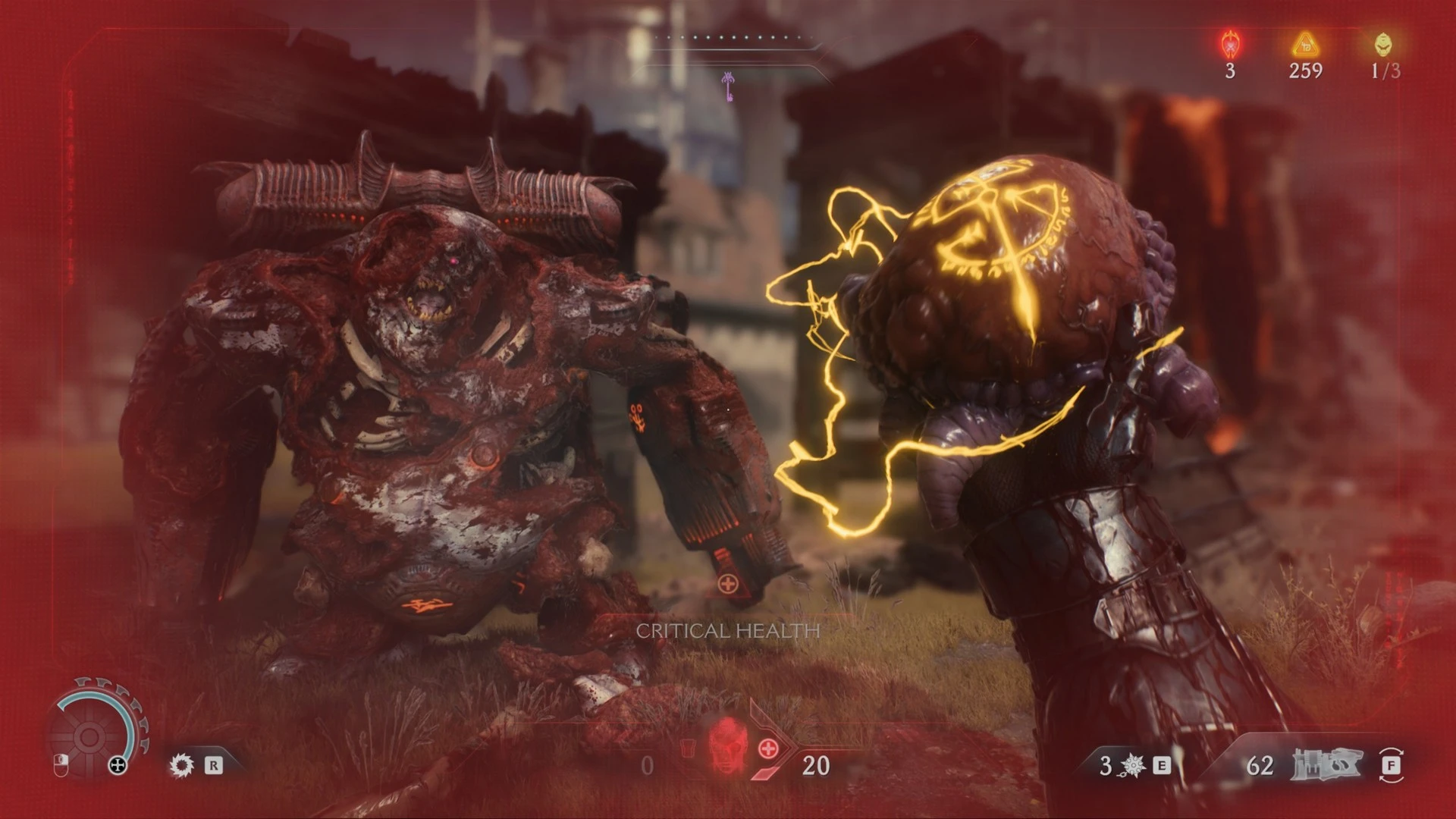Click the purple key compass marker

tap(728, 86)
